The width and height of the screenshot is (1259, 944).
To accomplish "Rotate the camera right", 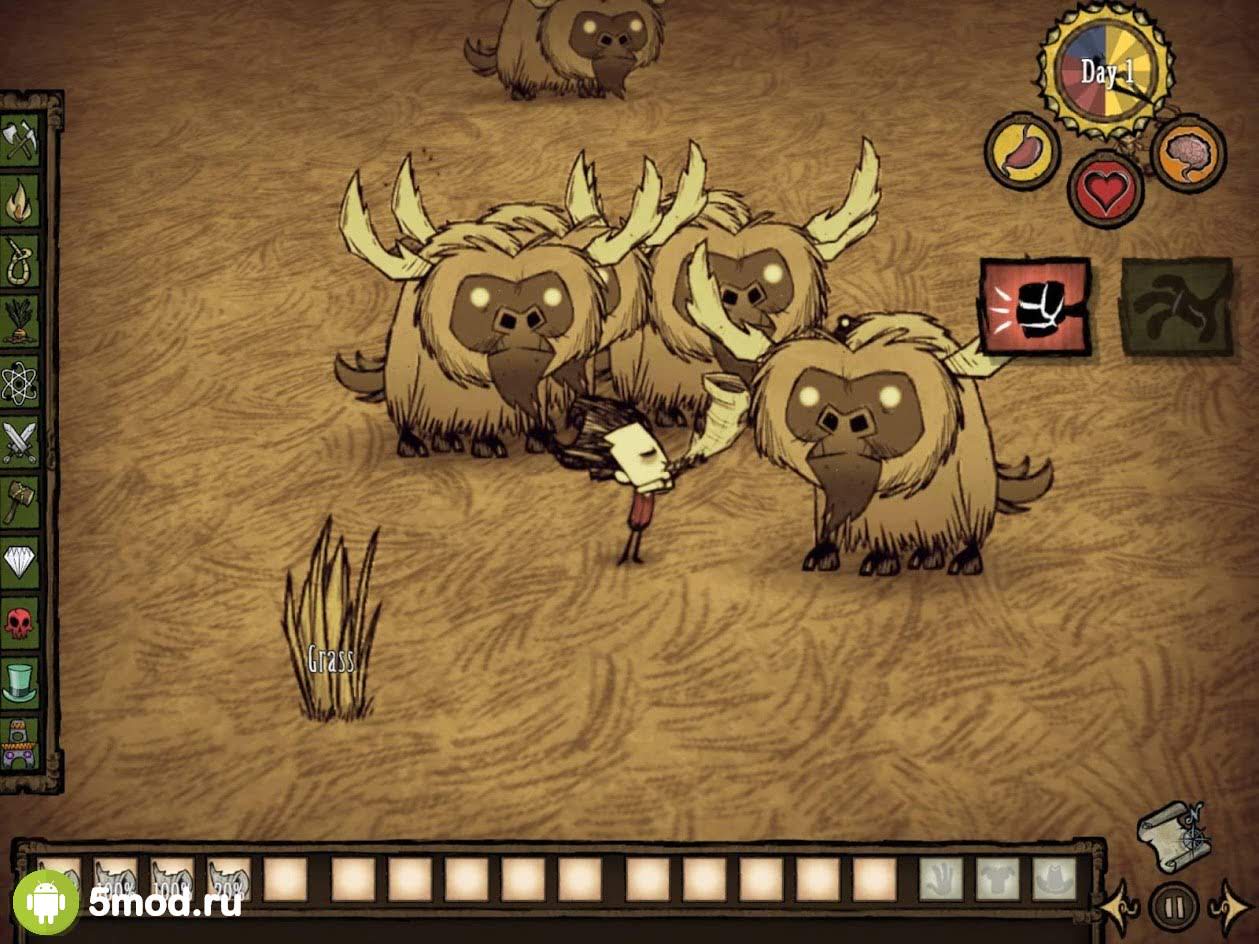I will pyautogui.click(x=1229, y=908).
